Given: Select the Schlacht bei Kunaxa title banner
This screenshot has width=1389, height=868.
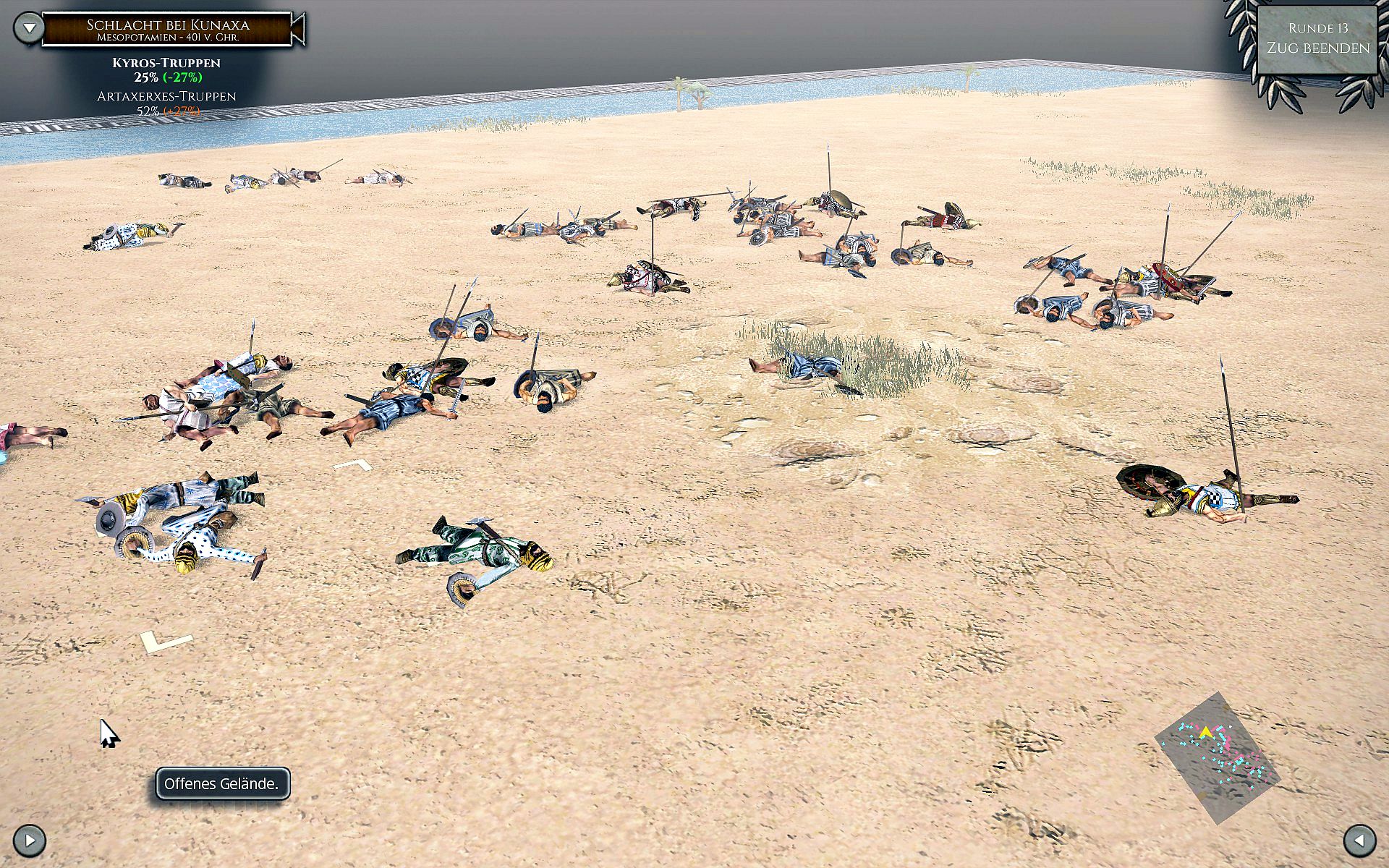Looking at the screenshot, I should (168, 30).
